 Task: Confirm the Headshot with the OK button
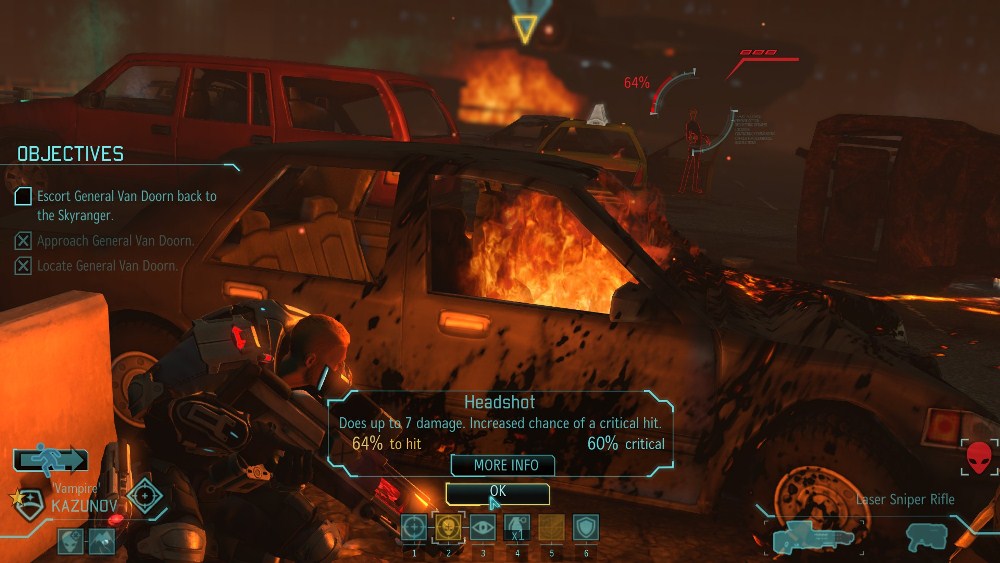(x=497, y=492)
